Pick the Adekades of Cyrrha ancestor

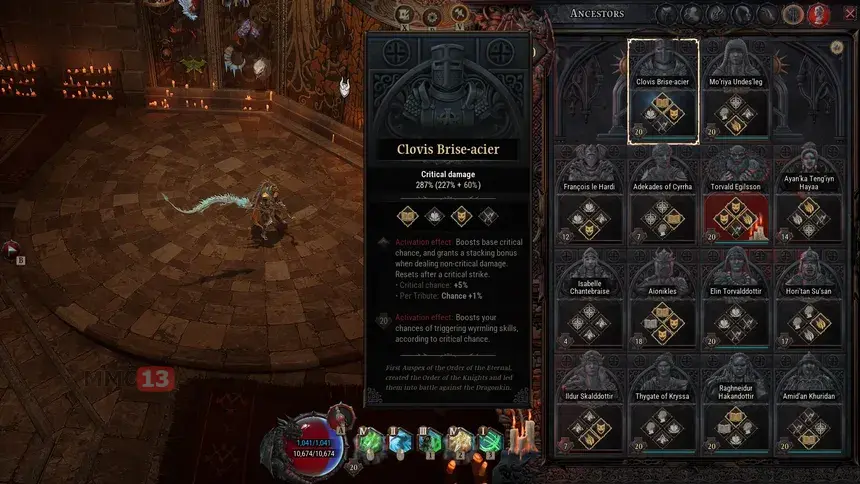(662, 198)
